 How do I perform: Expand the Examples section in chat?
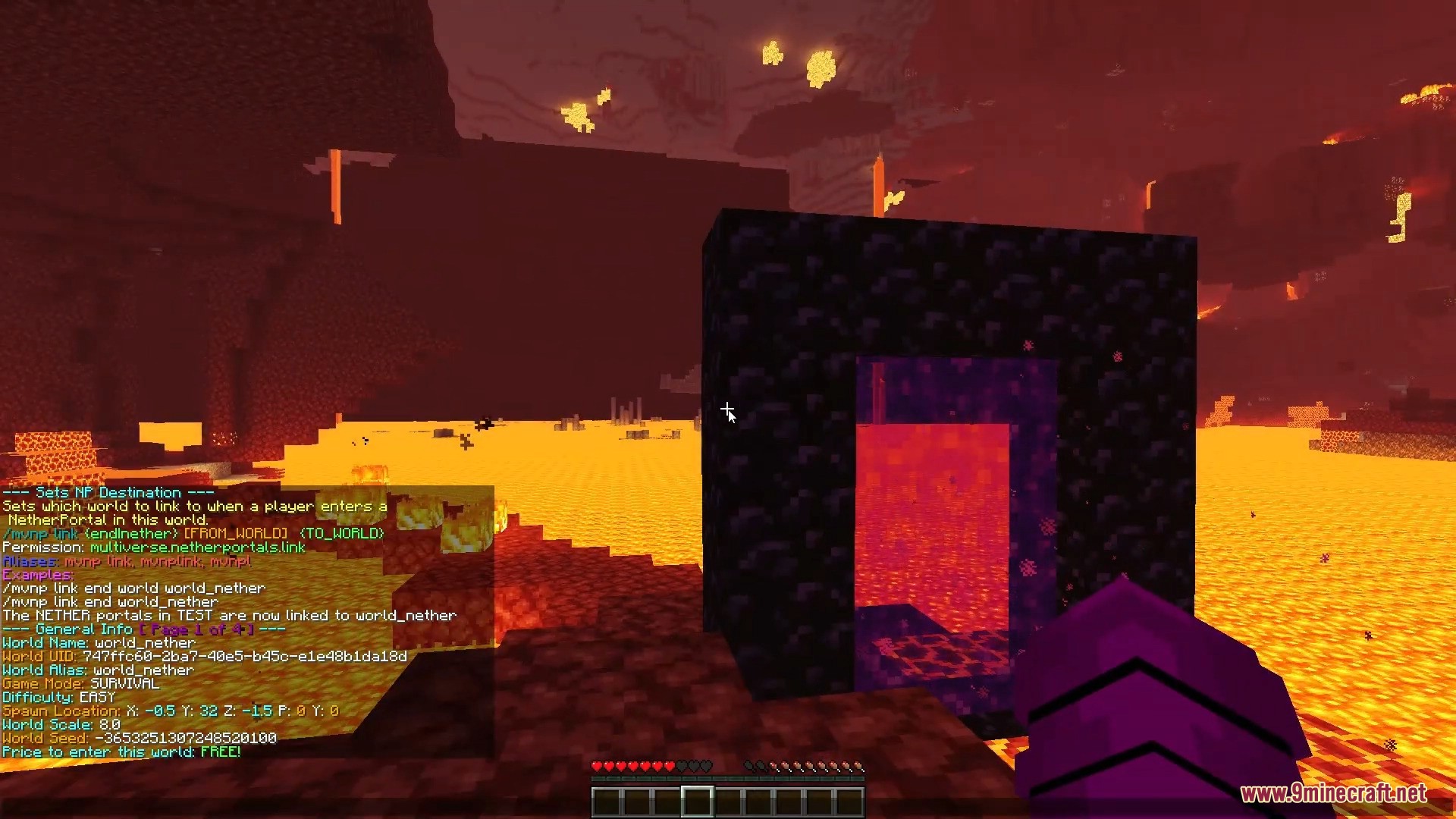(x=38, y=574)
